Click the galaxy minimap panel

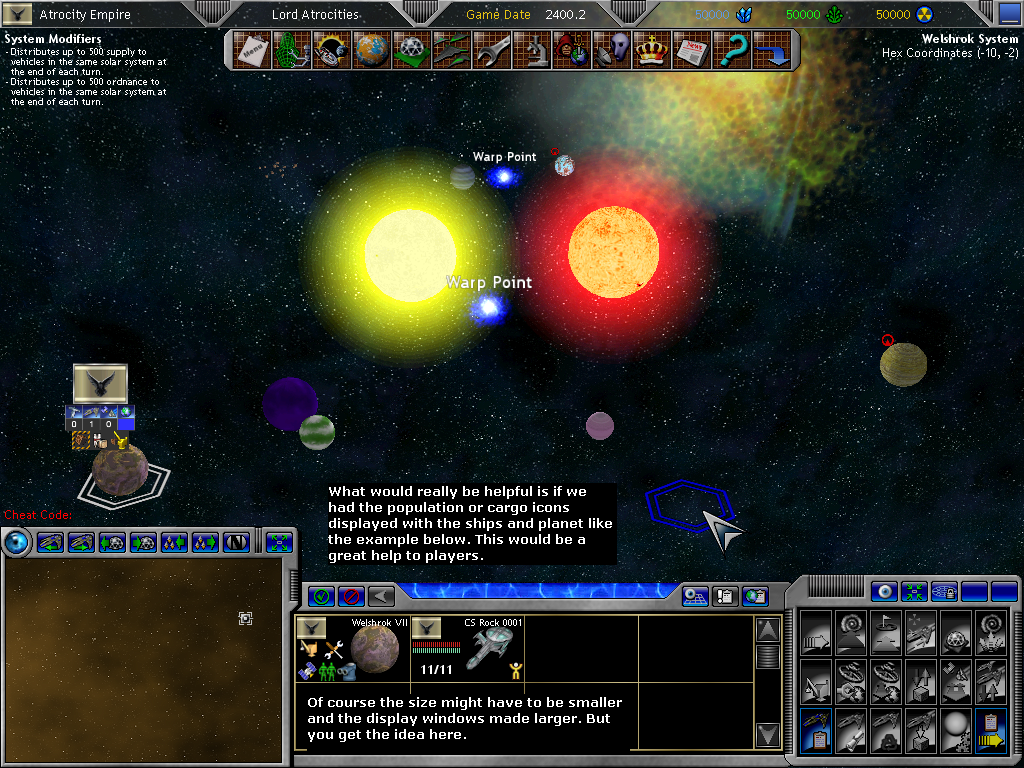148,658
